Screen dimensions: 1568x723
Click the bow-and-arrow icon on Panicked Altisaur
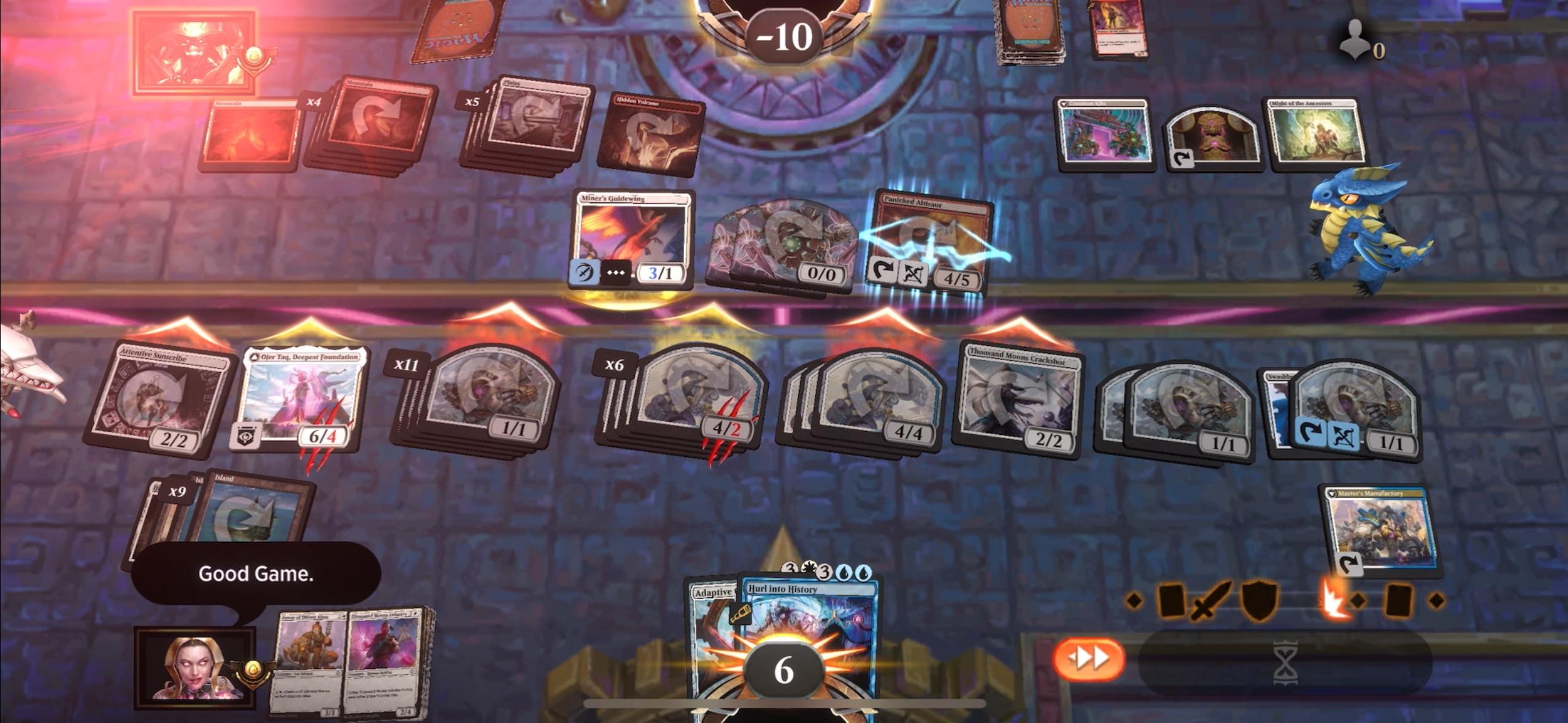tap(914, 275)
